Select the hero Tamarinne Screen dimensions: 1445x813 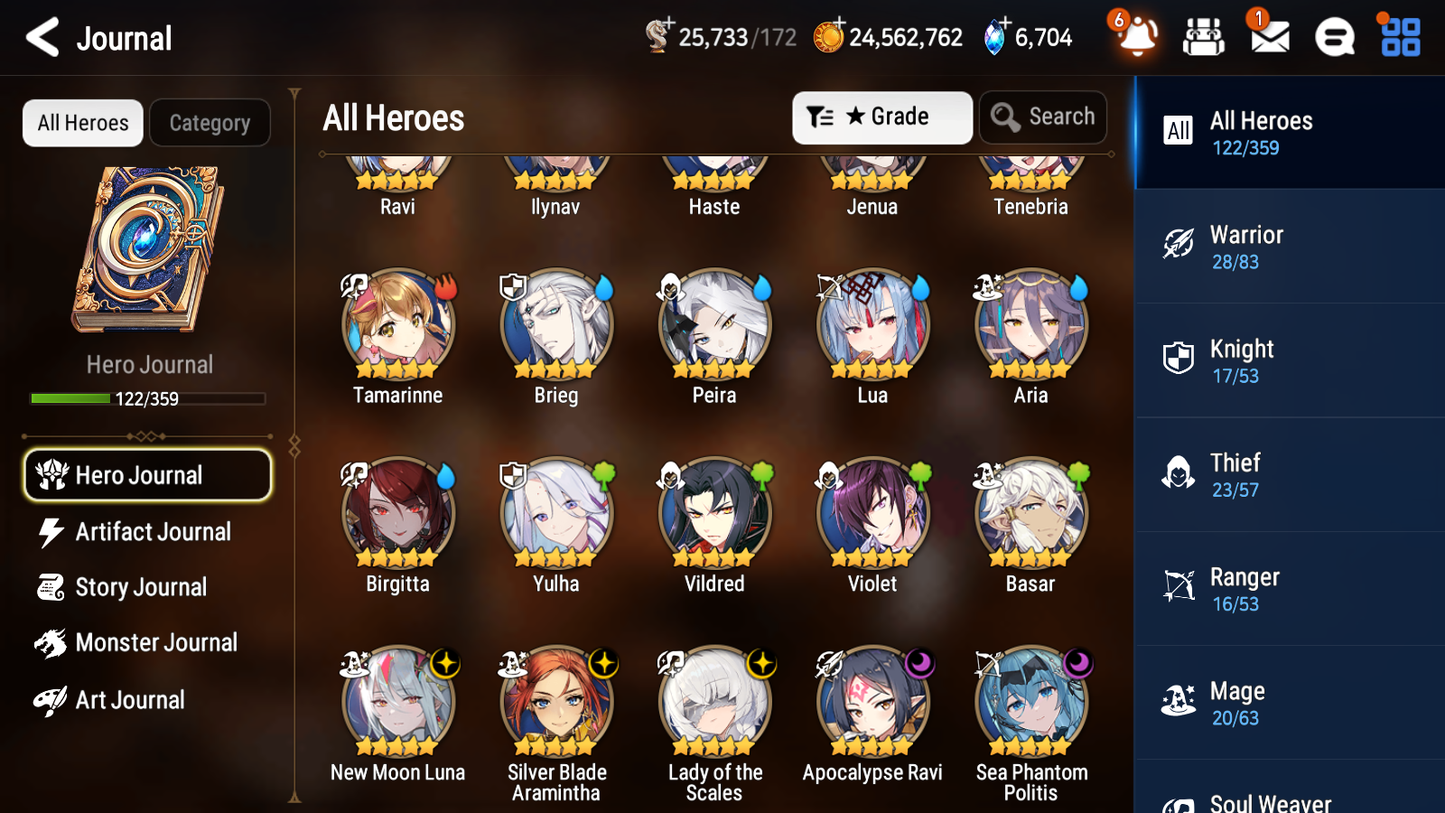[398, 324]
